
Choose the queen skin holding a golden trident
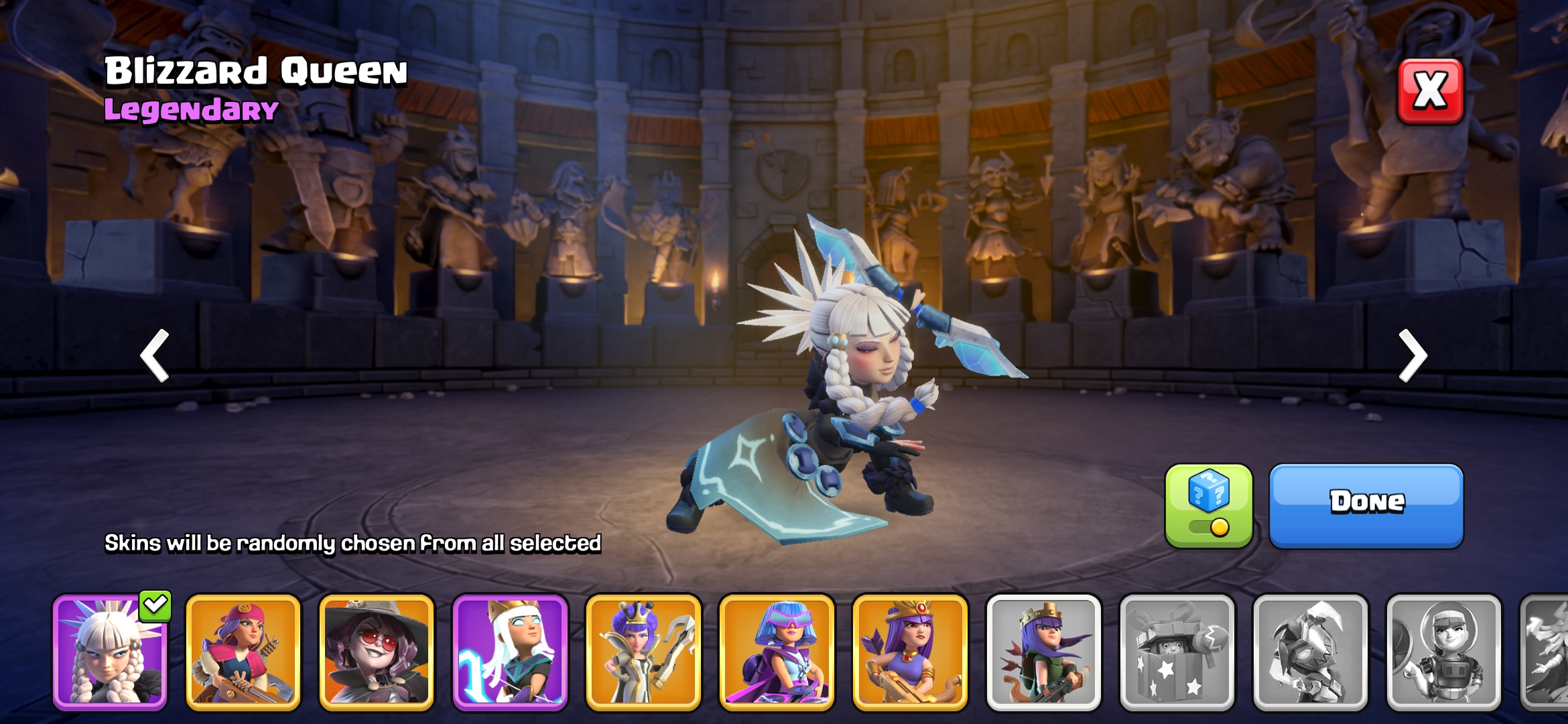pos(643,652)
